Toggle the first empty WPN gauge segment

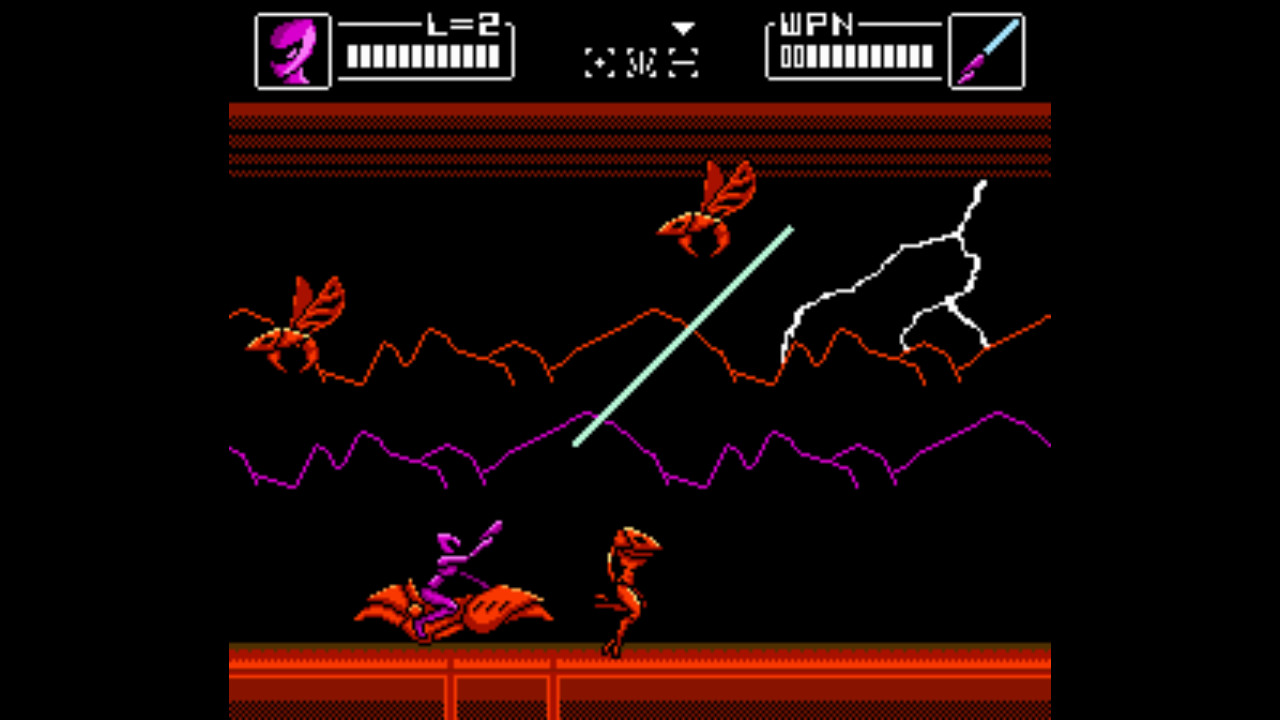click(786, 55)
